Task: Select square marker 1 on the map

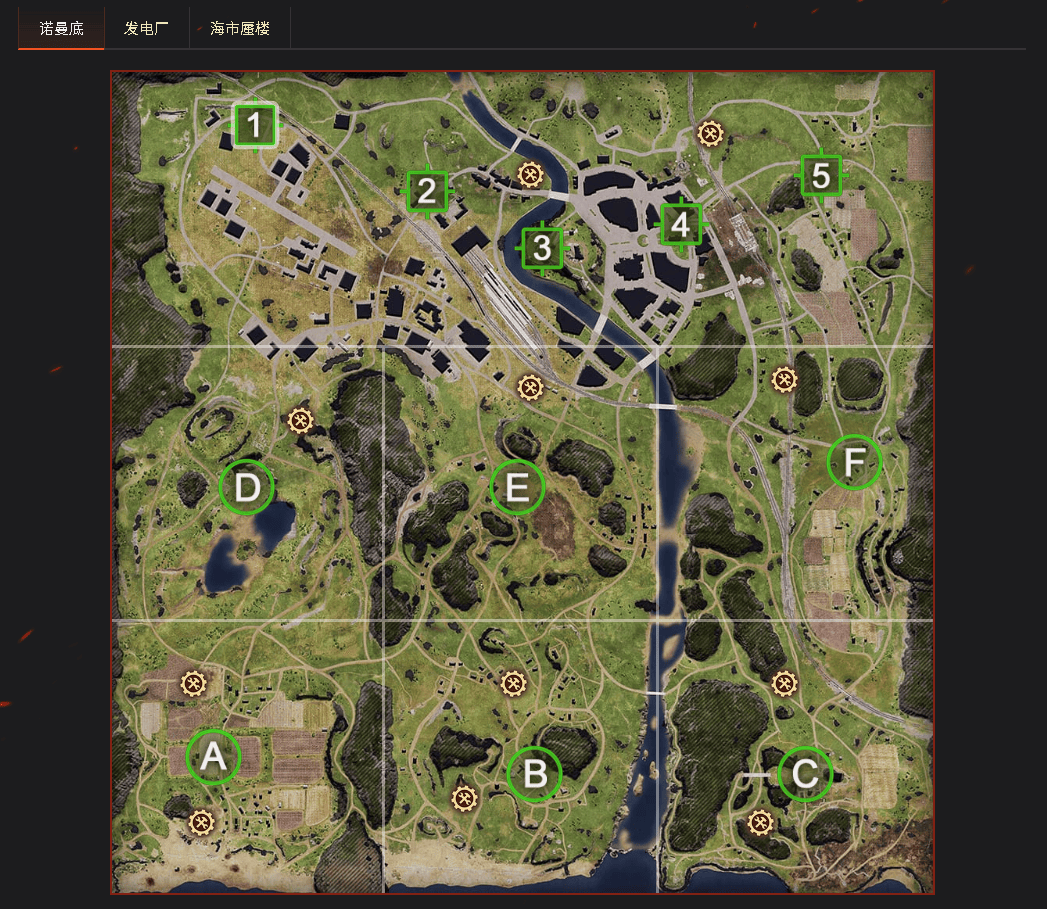Action: 255,126
